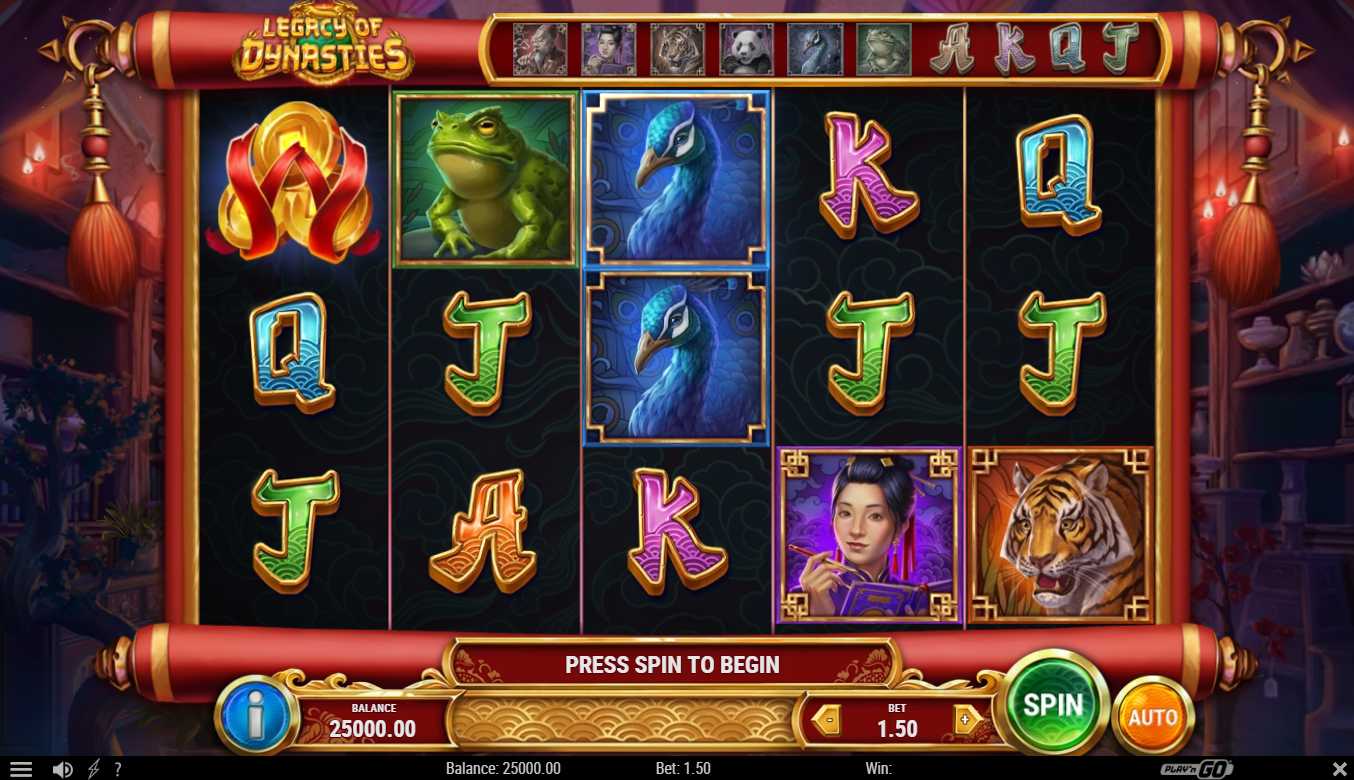Viewport: 1354px width, 780px height.
Task: Decrease the bet with the left arrow
Action: coord(826,719)
